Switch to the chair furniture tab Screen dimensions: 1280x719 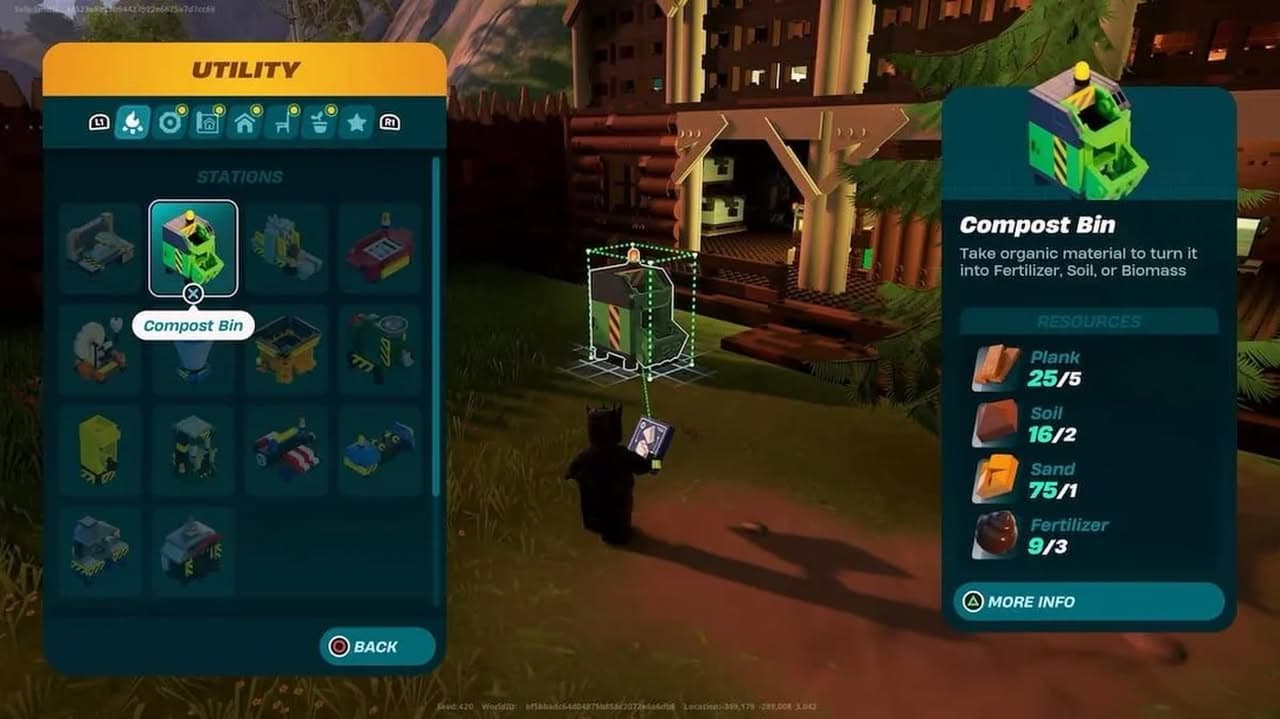pos(282,123)
